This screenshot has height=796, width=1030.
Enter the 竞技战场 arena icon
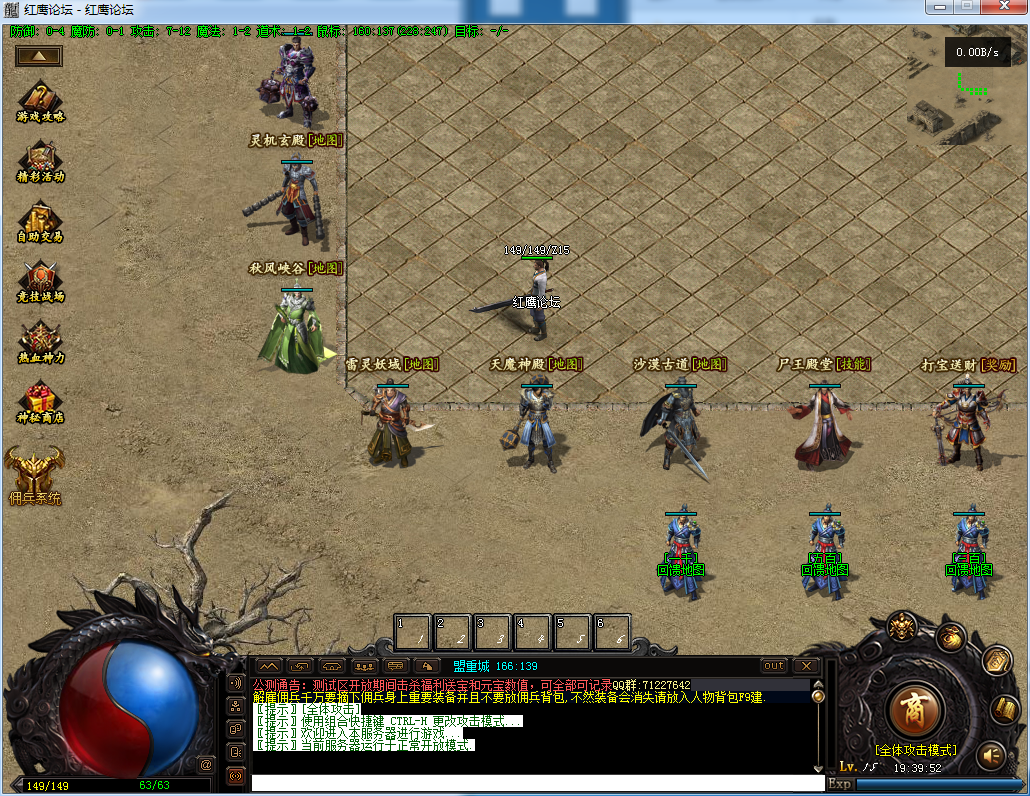click(40, 280)
